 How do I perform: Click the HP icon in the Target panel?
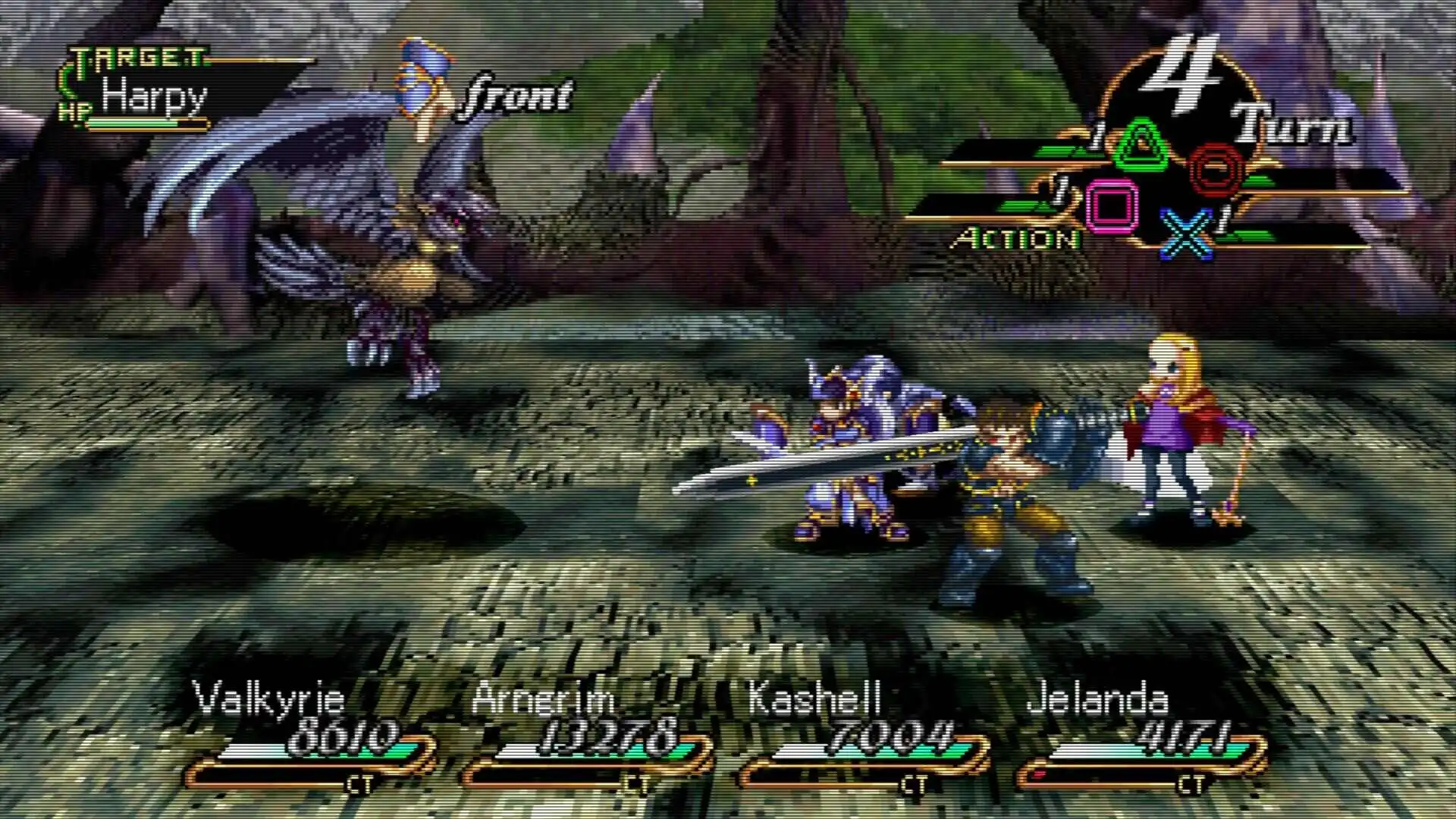(x=76, y=111)
